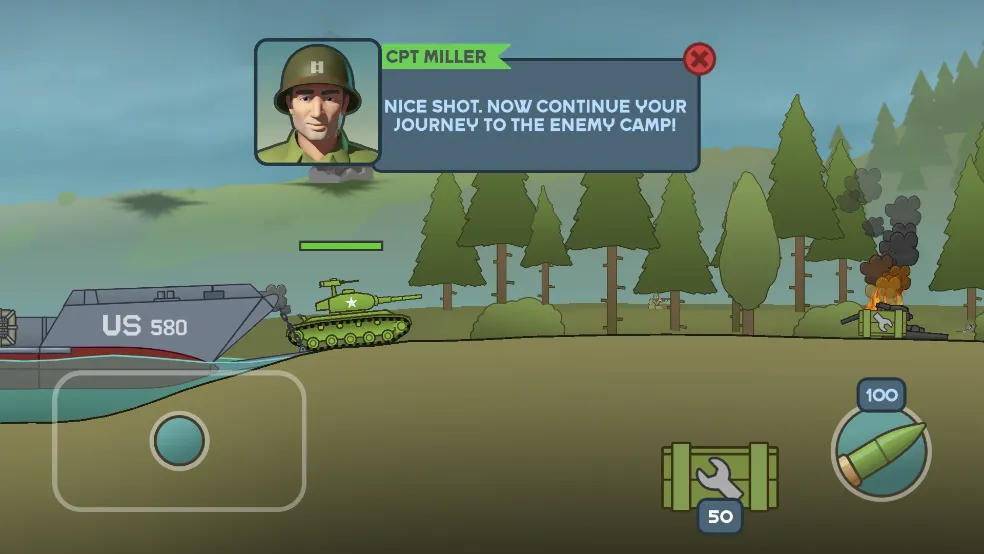The width and height of the screenshot is (984, 554).
Task: Tap Cpt Miller's portrait
Action: pos(318,101)
